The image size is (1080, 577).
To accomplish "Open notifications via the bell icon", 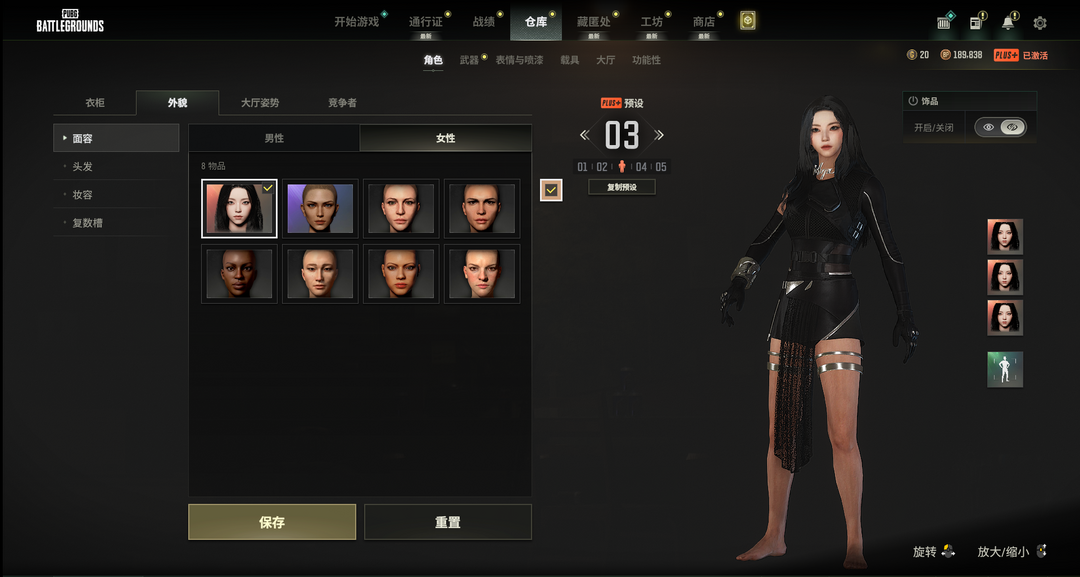I will coord(1008,23).
